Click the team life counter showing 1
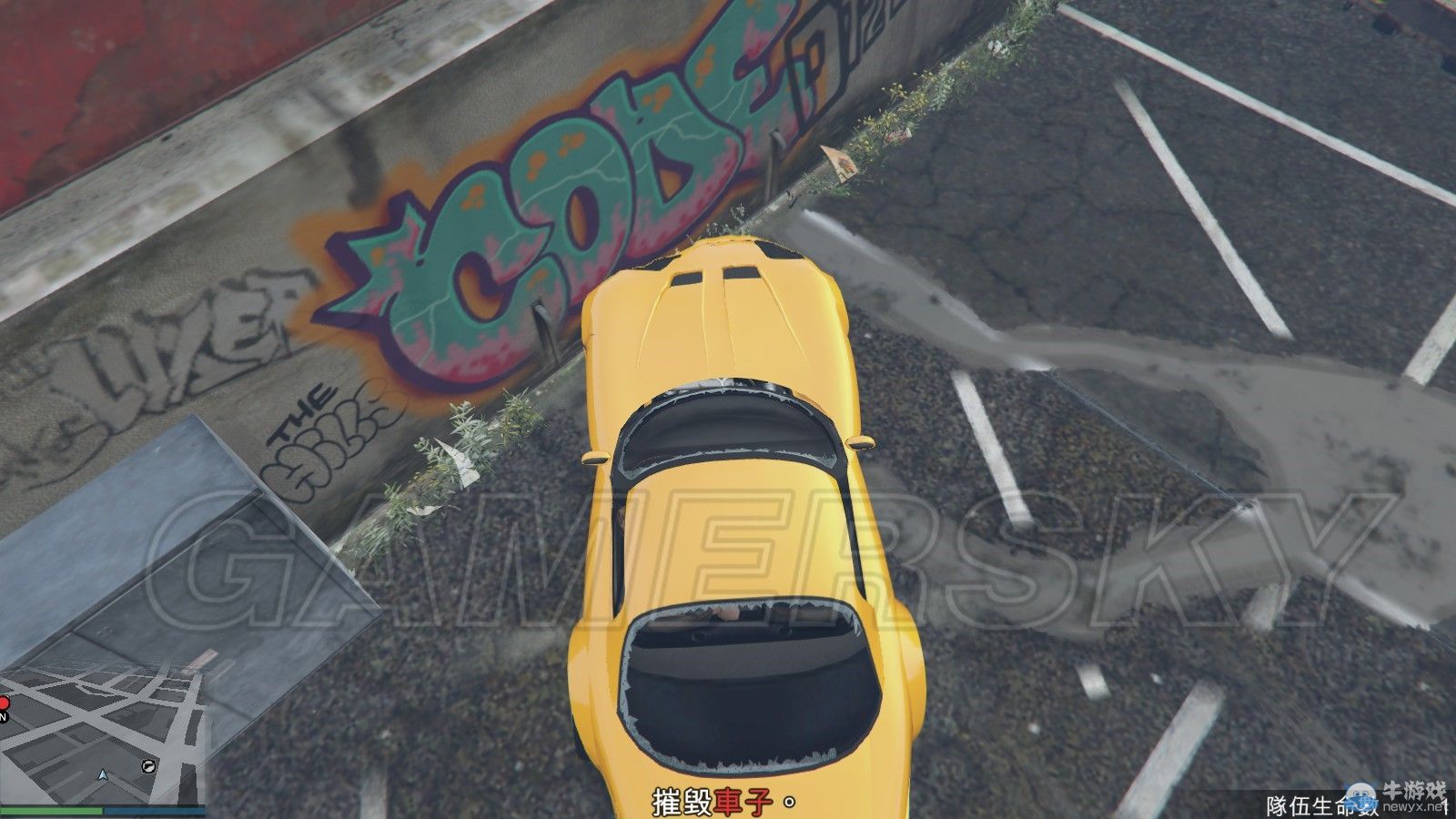The width and height of the screenshot is (1456, 819). 1445,804
